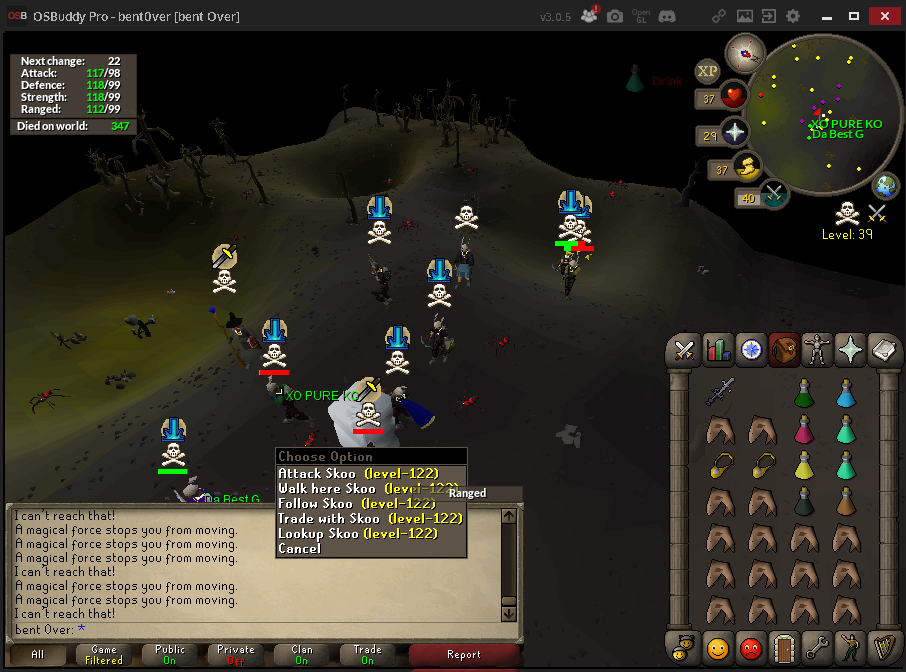
Task: Toggle run using the boot energy orb
Action: coord(745,167)
